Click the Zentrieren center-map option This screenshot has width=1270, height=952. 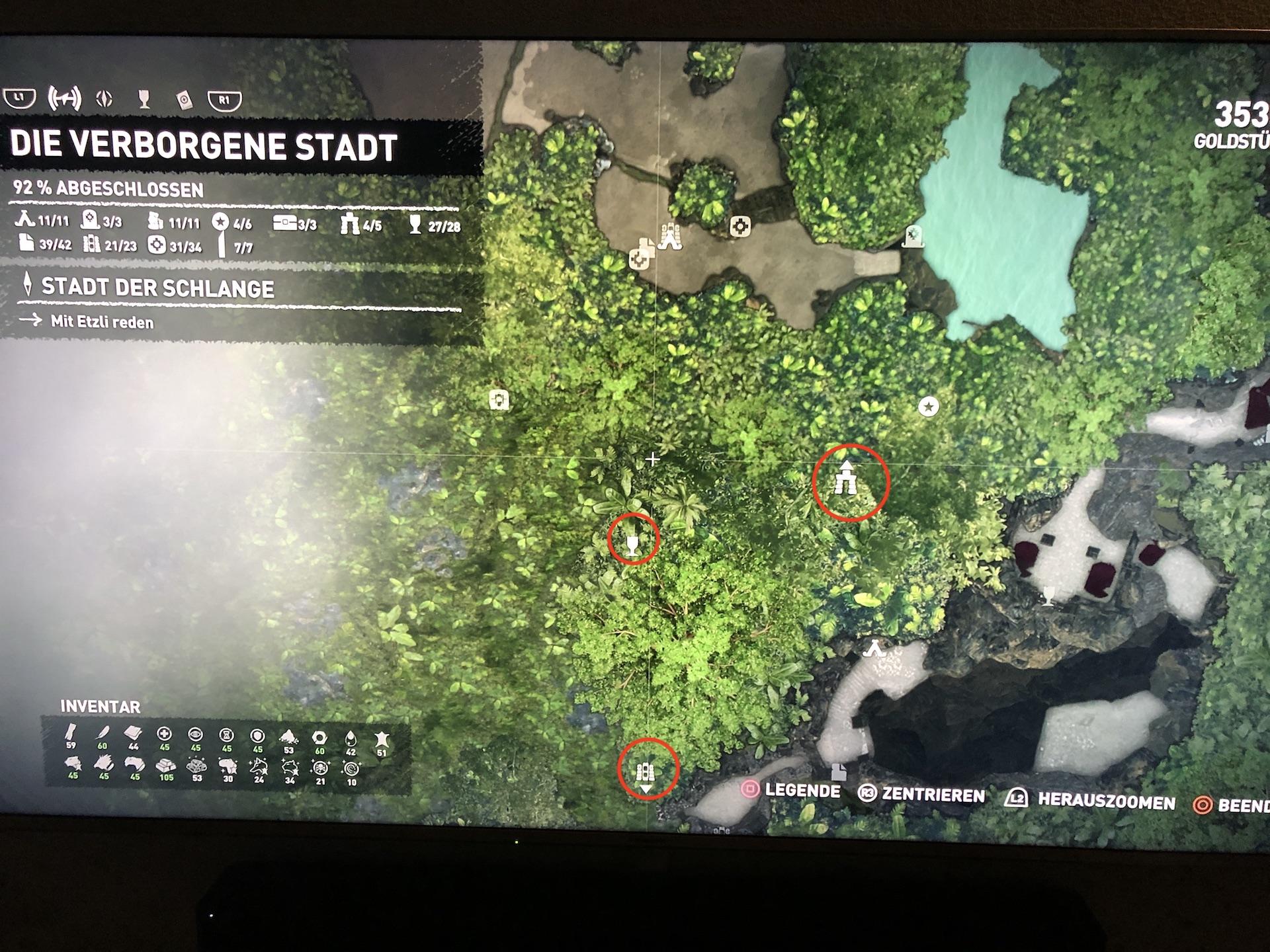[x=921, y=795]
